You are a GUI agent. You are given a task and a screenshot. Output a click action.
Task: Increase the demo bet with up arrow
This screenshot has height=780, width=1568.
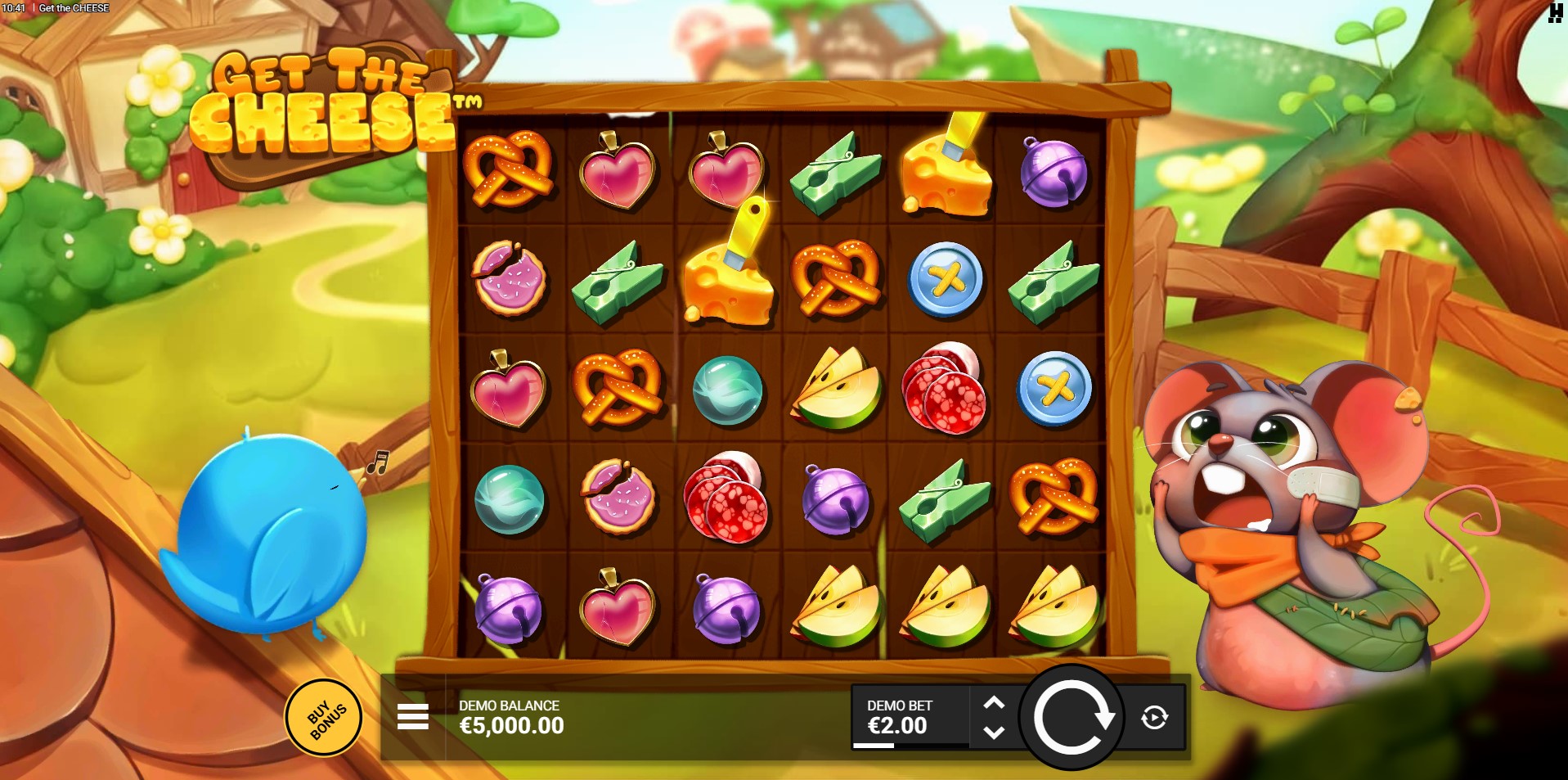994,703
